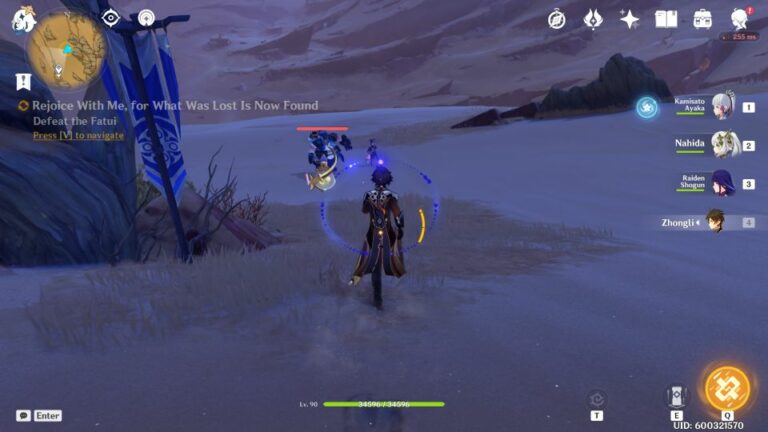Open the Adventurer Handbook book icon
Screen dimensions: 768x432
pos(666,19)
